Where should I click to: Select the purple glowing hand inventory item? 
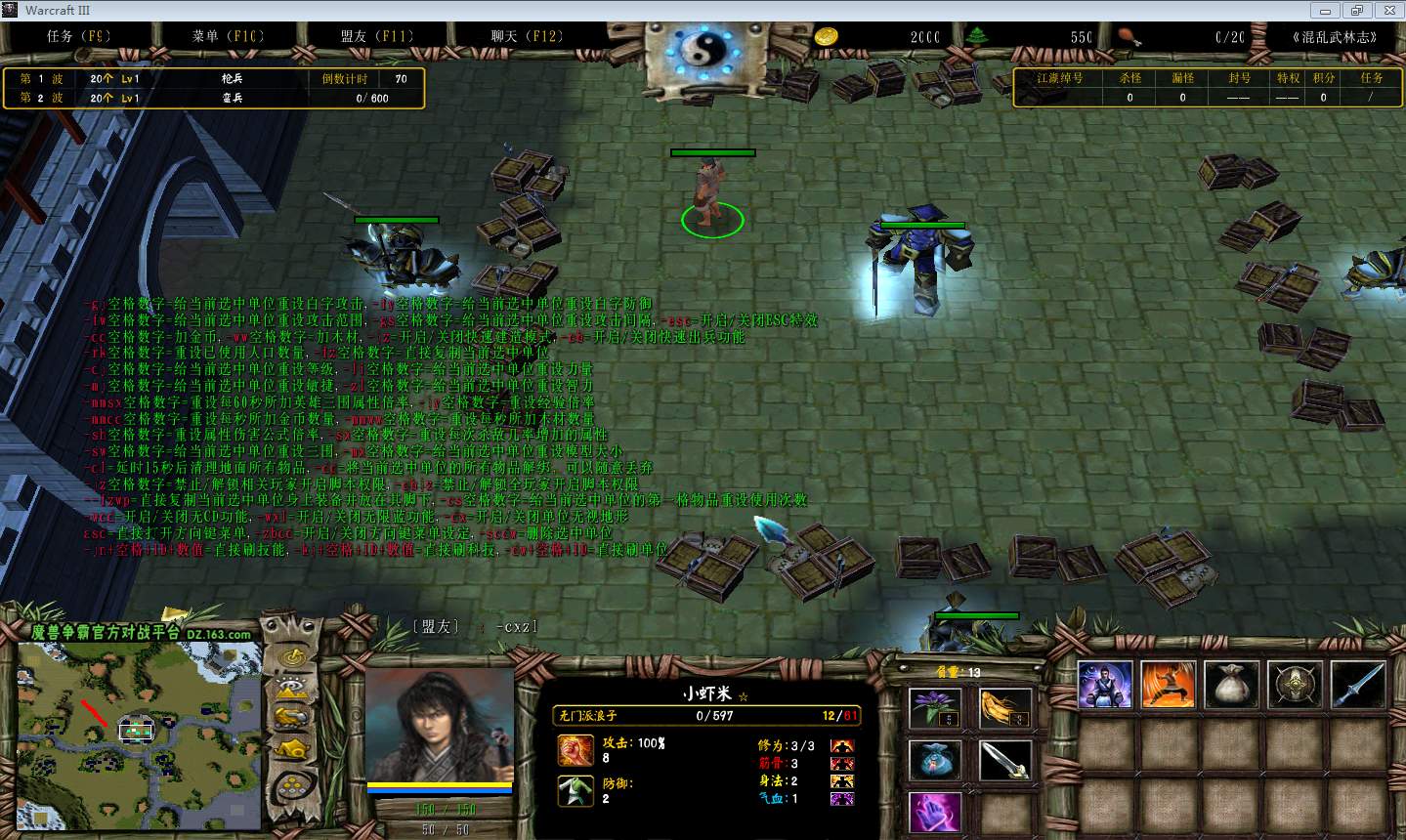coord(935,813)
